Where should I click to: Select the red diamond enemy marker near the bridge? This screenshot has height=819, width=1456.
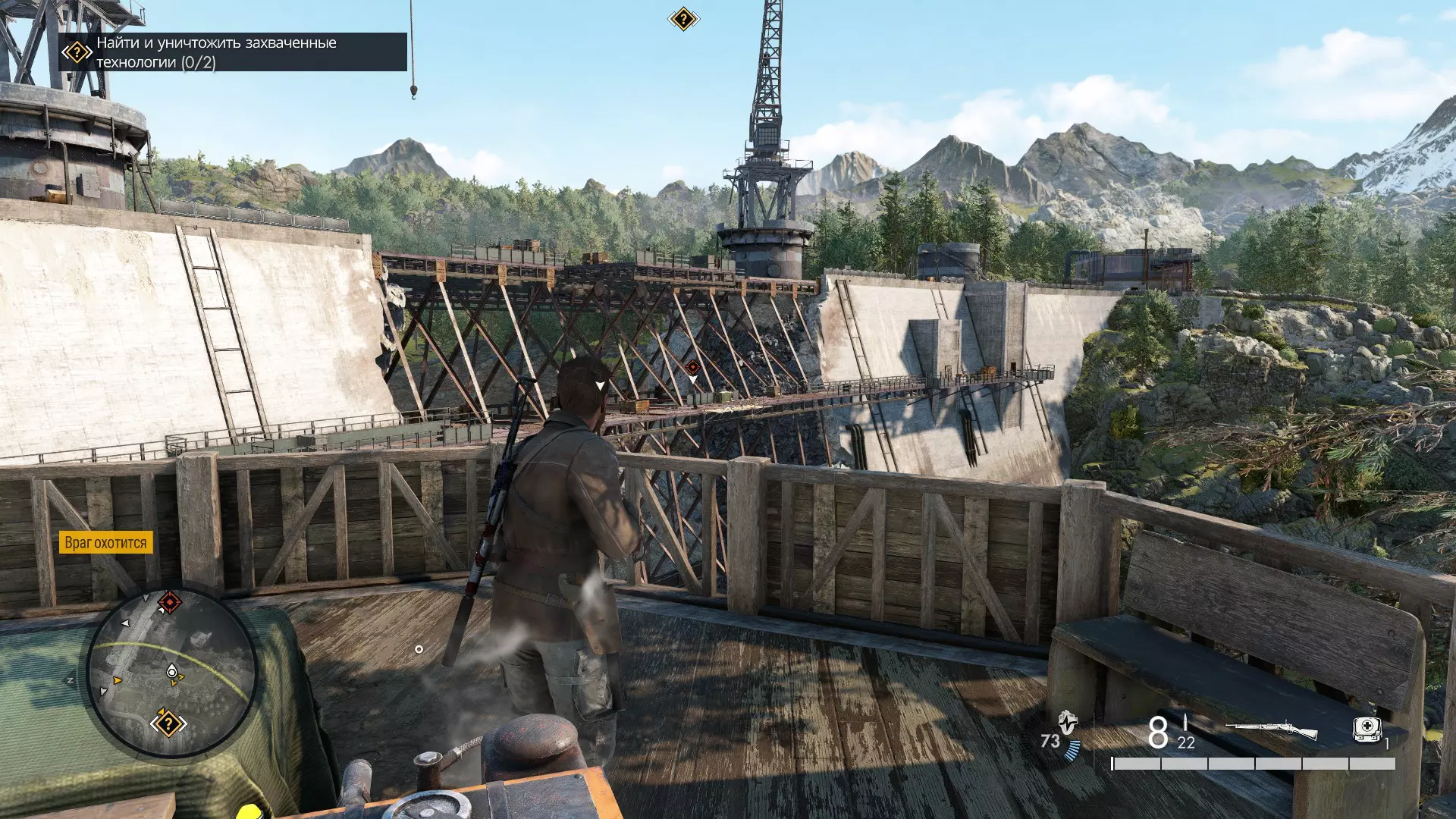pyautogui.click(x=692, y=368)
